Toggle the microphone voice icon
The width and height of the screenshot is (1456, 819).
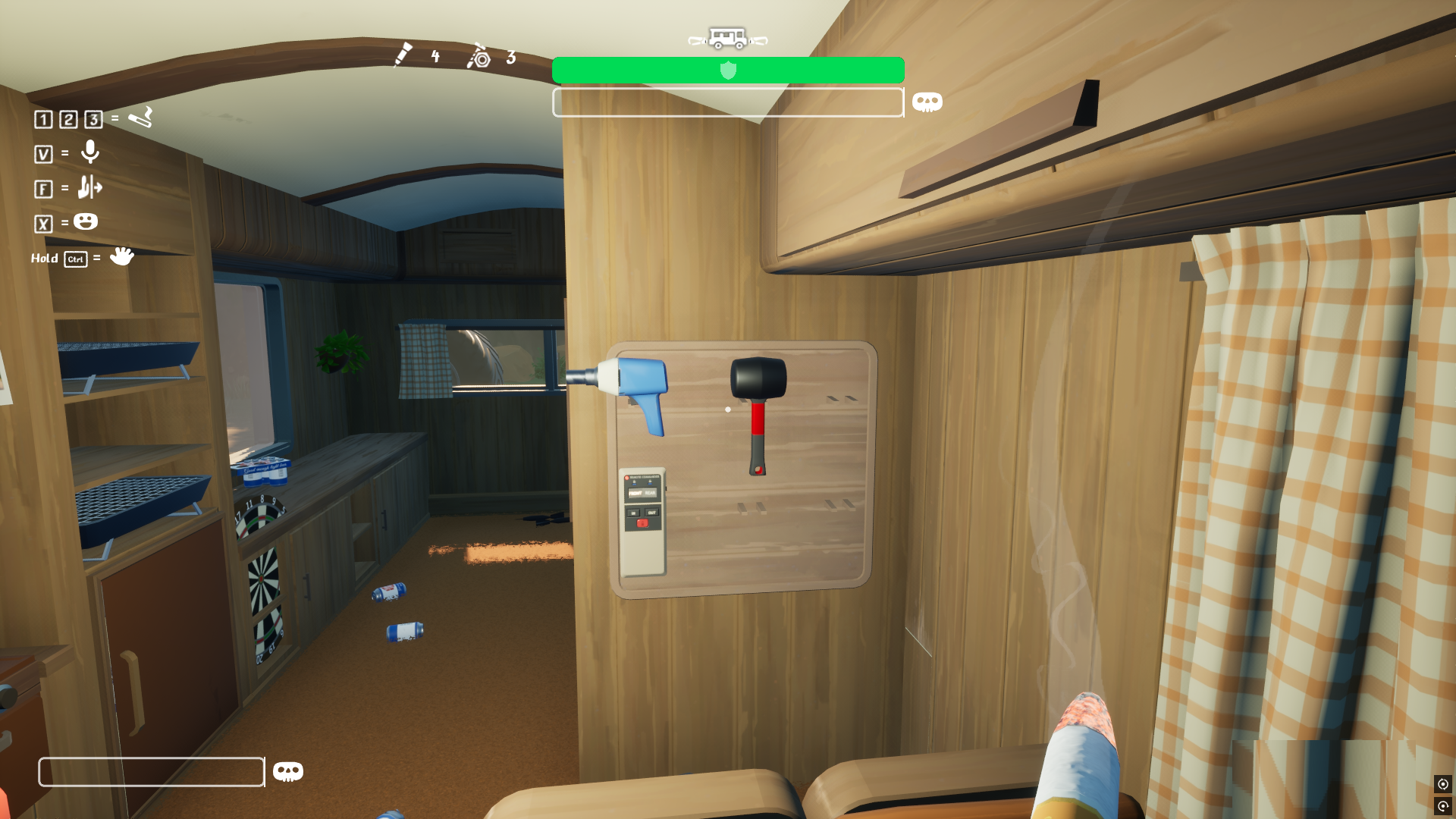(90, 152)
